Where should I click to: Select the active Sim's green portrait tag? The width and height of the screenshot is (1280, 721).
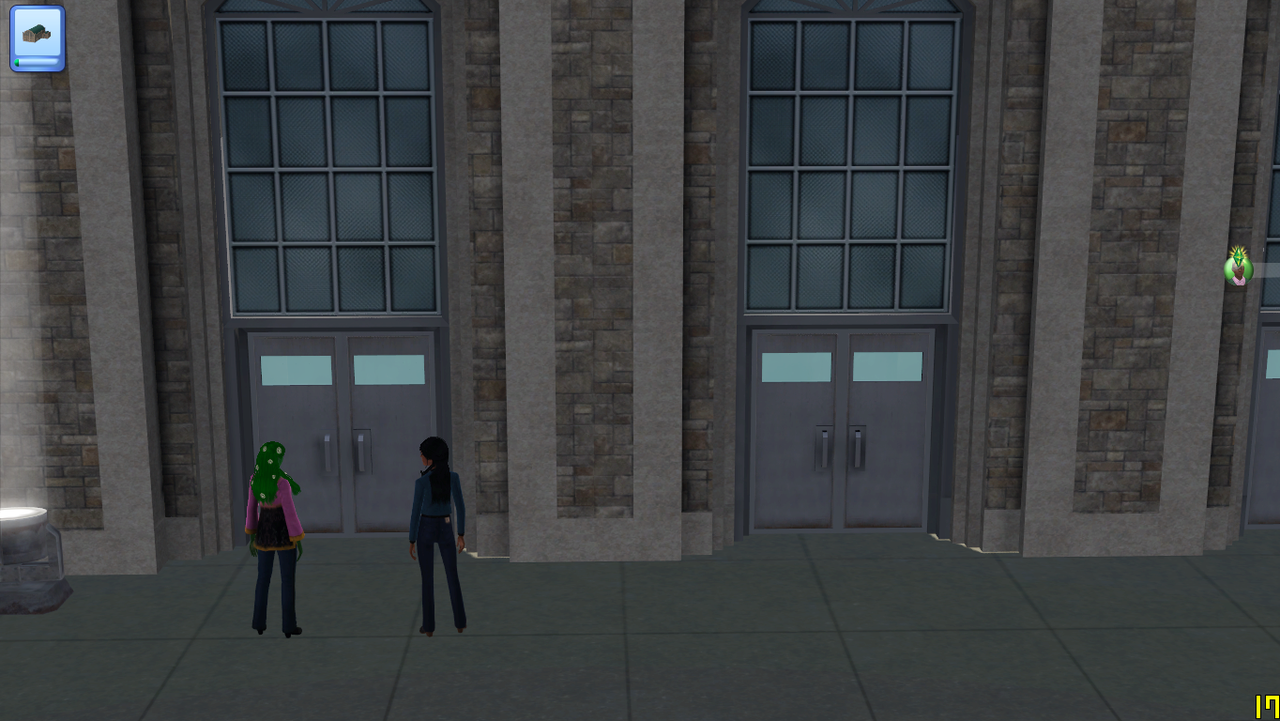pyautogui.click(x=1238, y=267)
